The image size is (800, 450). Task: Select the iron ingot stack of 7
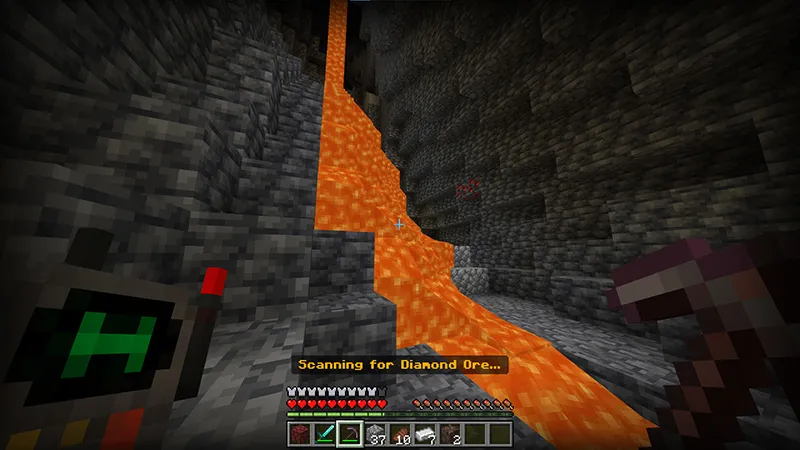click(424, 433)
